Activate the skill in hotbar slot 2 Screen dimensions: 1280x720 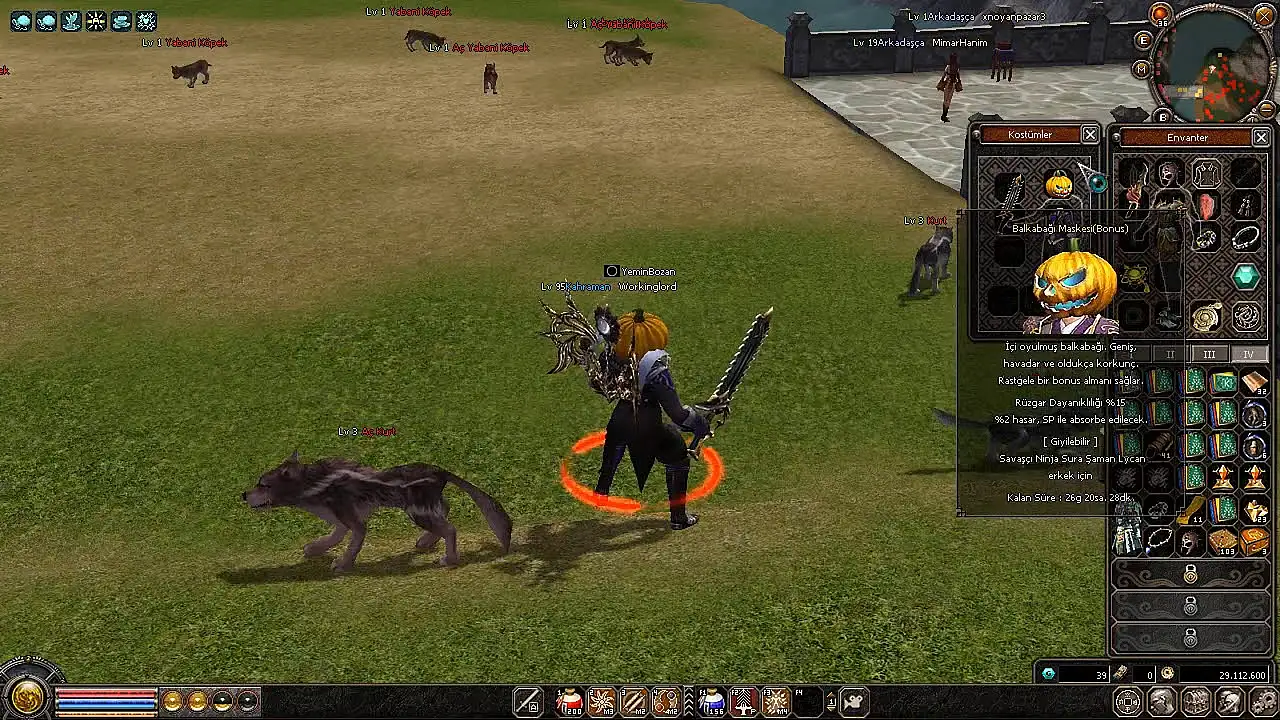(602, 702)
